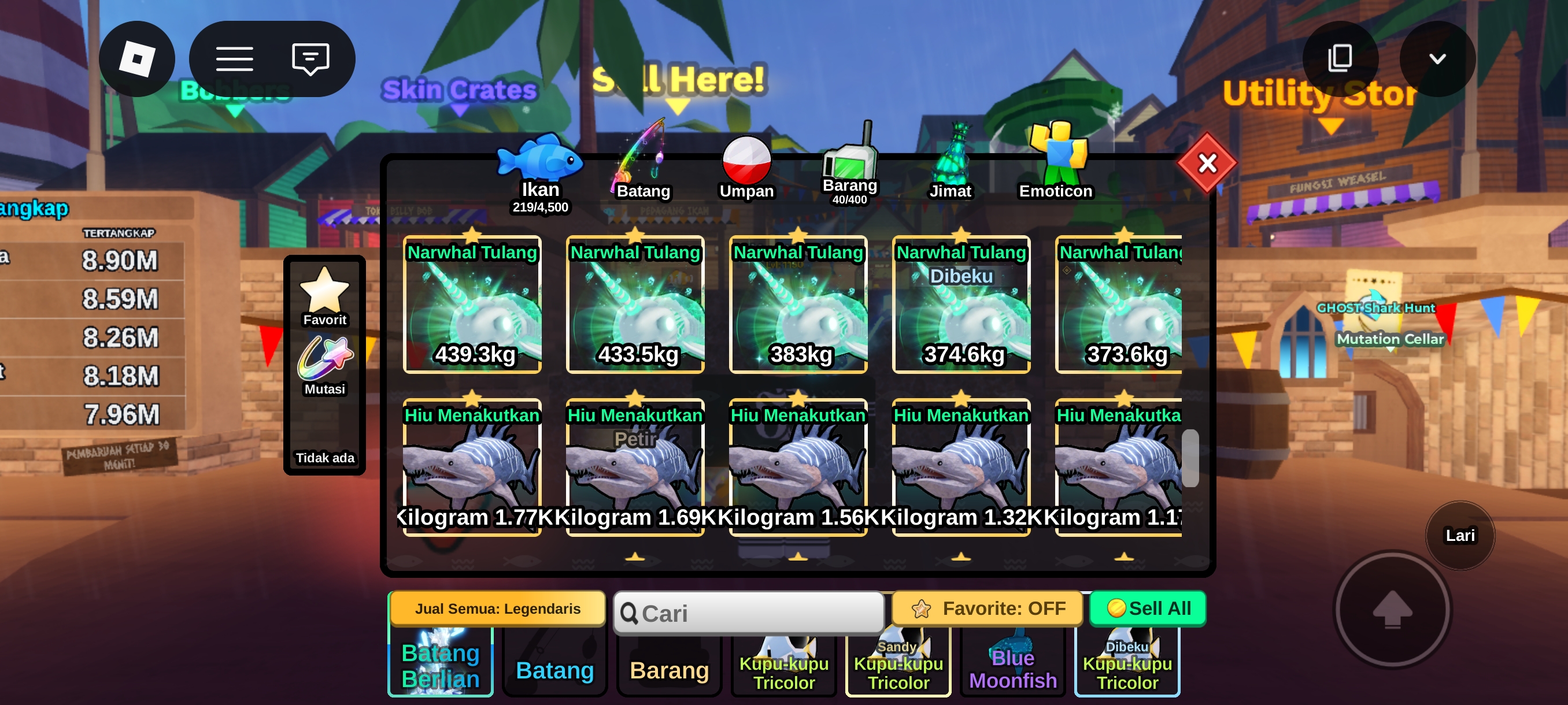Open the Roblox logo menu
The height and width of the screenshot is (705, 1568).
click(137, 59)
